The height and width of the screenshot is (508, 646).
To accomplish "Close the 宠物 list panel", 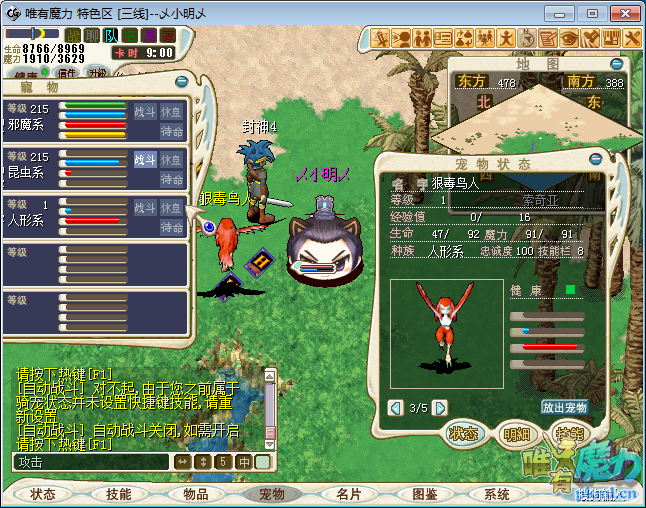I will coord(182,82).
